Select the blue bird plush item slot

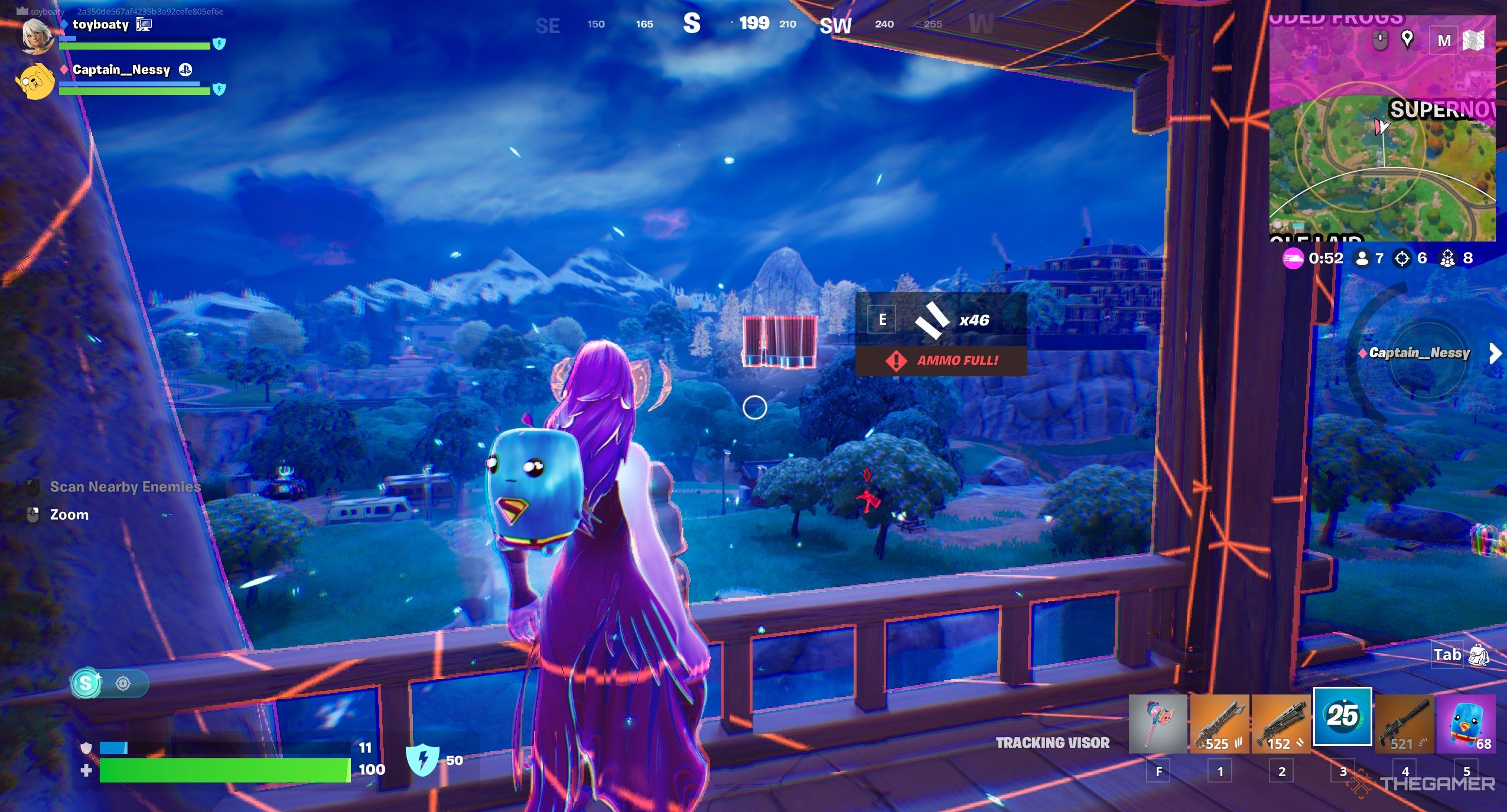coord(1466,723)
